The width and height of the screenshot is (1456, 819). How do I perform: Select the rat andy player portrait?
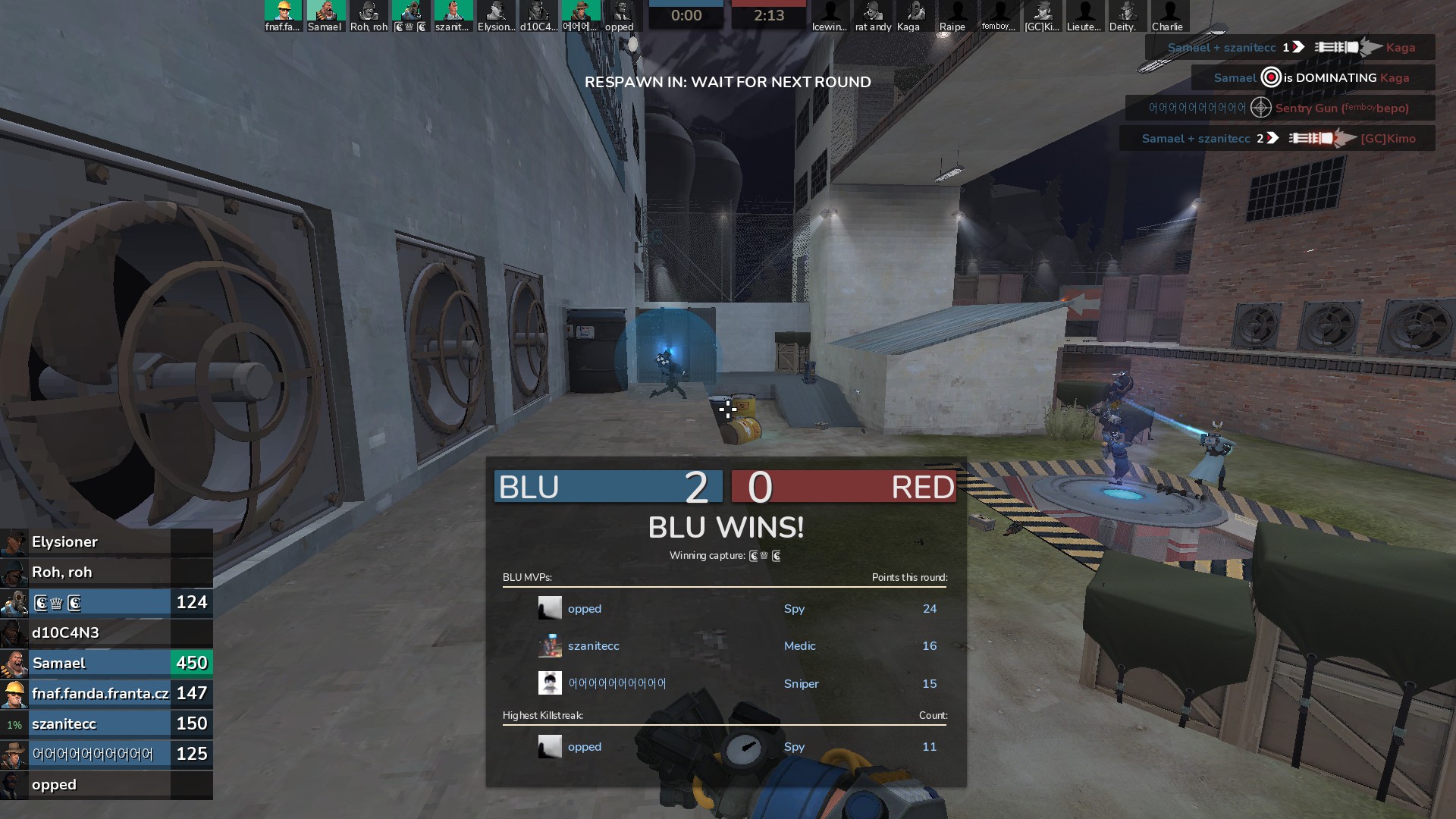coord(873,16)
